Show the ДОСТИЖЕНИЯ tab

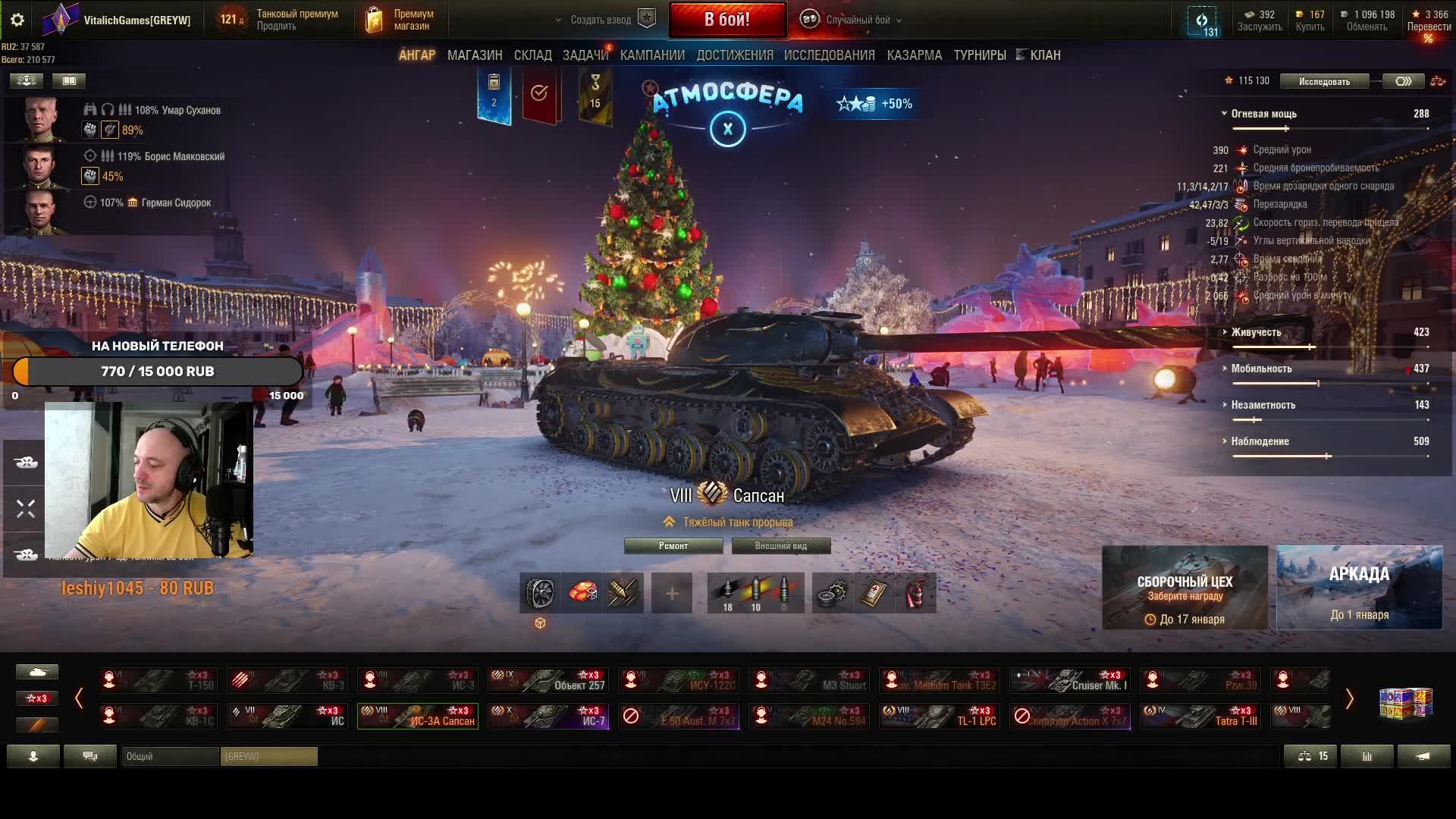[x=735, y=55]
